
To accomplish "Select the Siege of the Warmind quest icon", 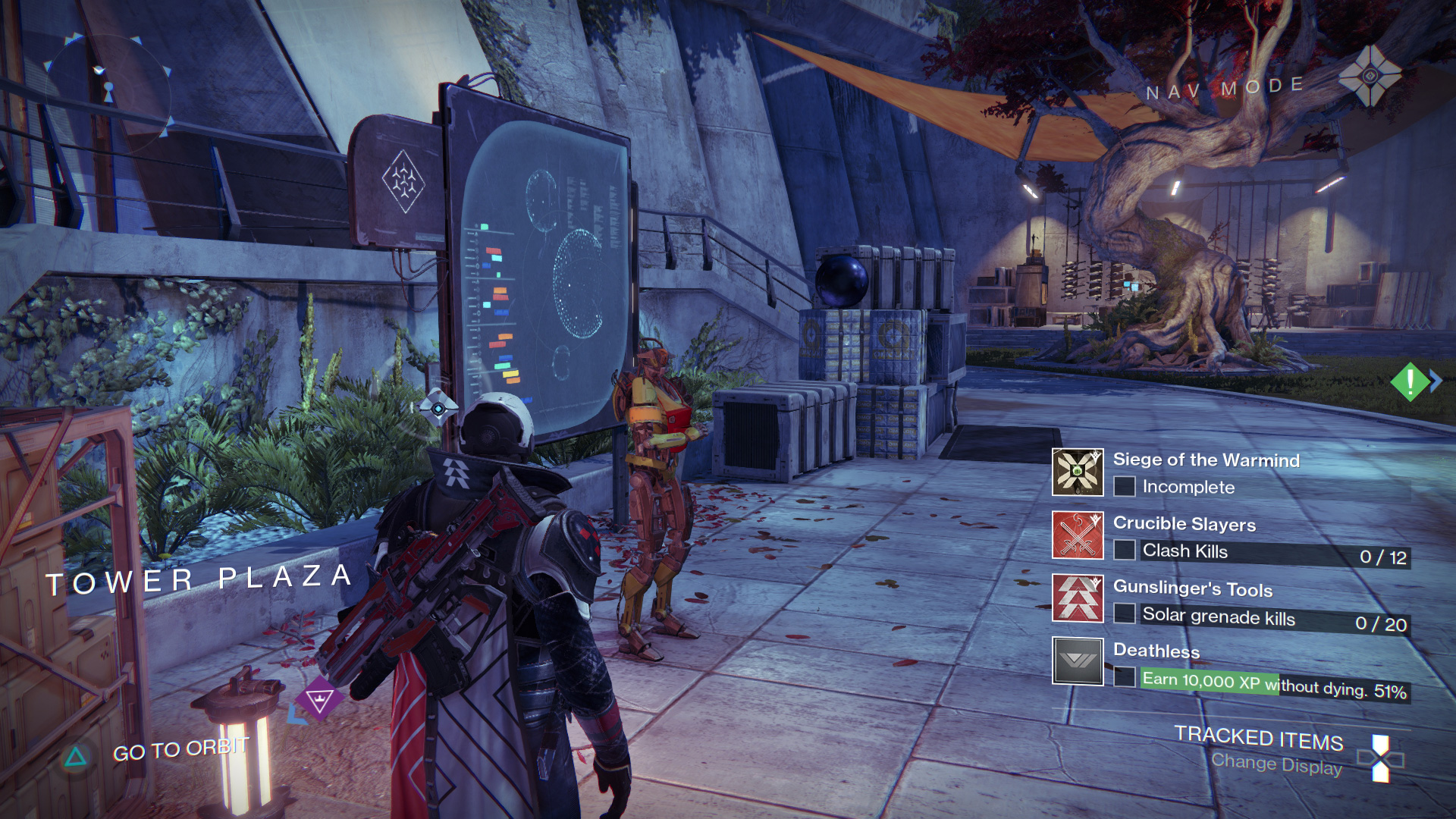I will [1077, 472].
